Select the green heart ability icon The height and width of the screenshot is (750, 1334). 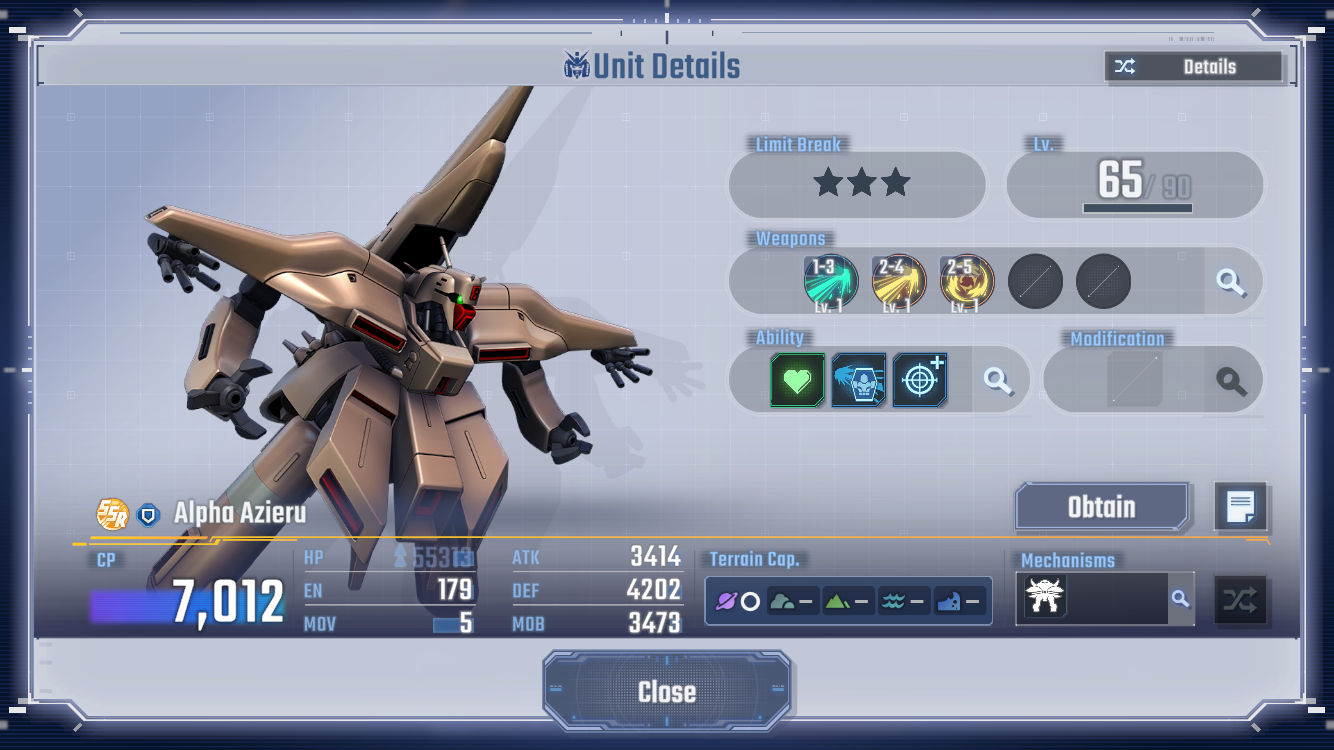coord(797,380)
